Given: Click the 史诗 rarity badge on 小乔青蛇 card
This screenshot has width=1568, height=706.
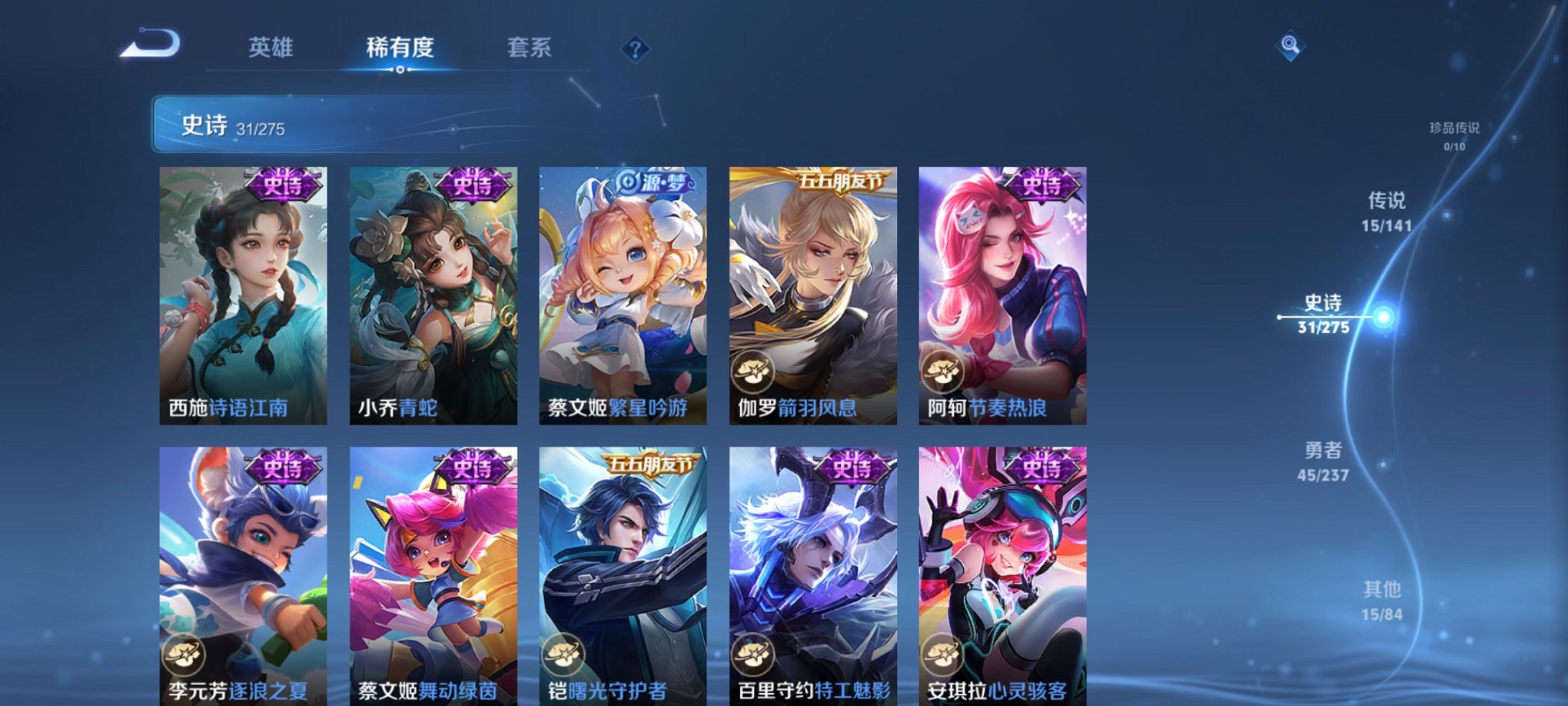Looking at the screenshot, I should click(x=472, y=183).
